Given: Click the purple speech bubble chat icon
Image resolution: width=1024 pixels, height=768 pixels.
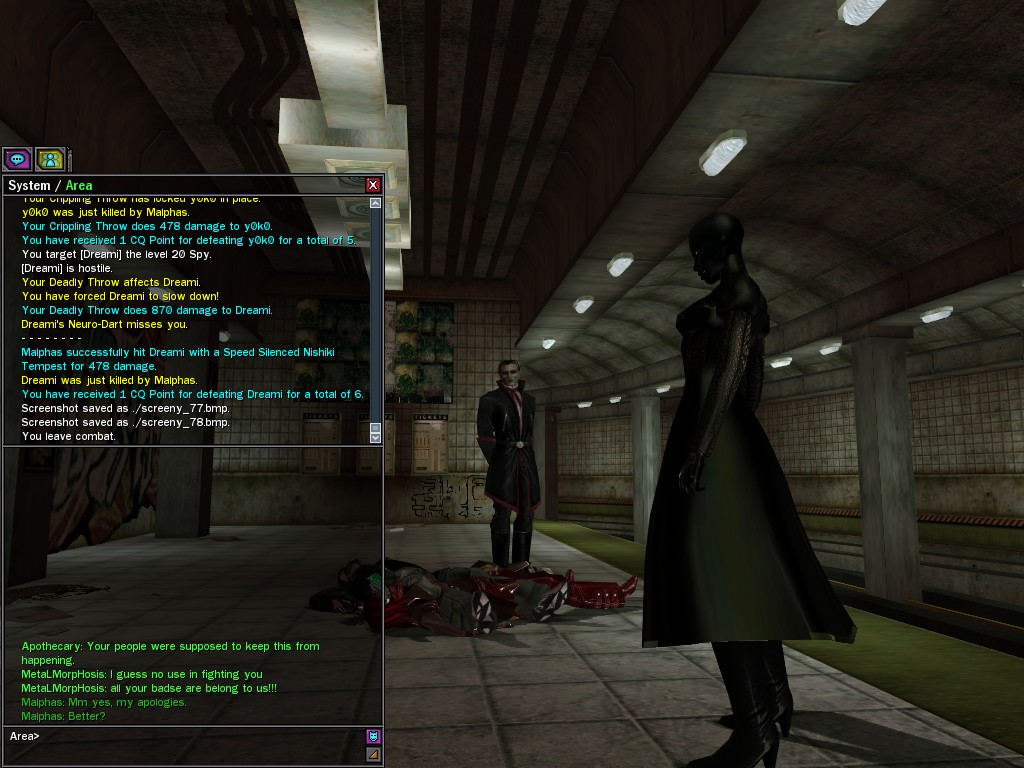Looking at the screenshot, I should (x=17, y=159).
